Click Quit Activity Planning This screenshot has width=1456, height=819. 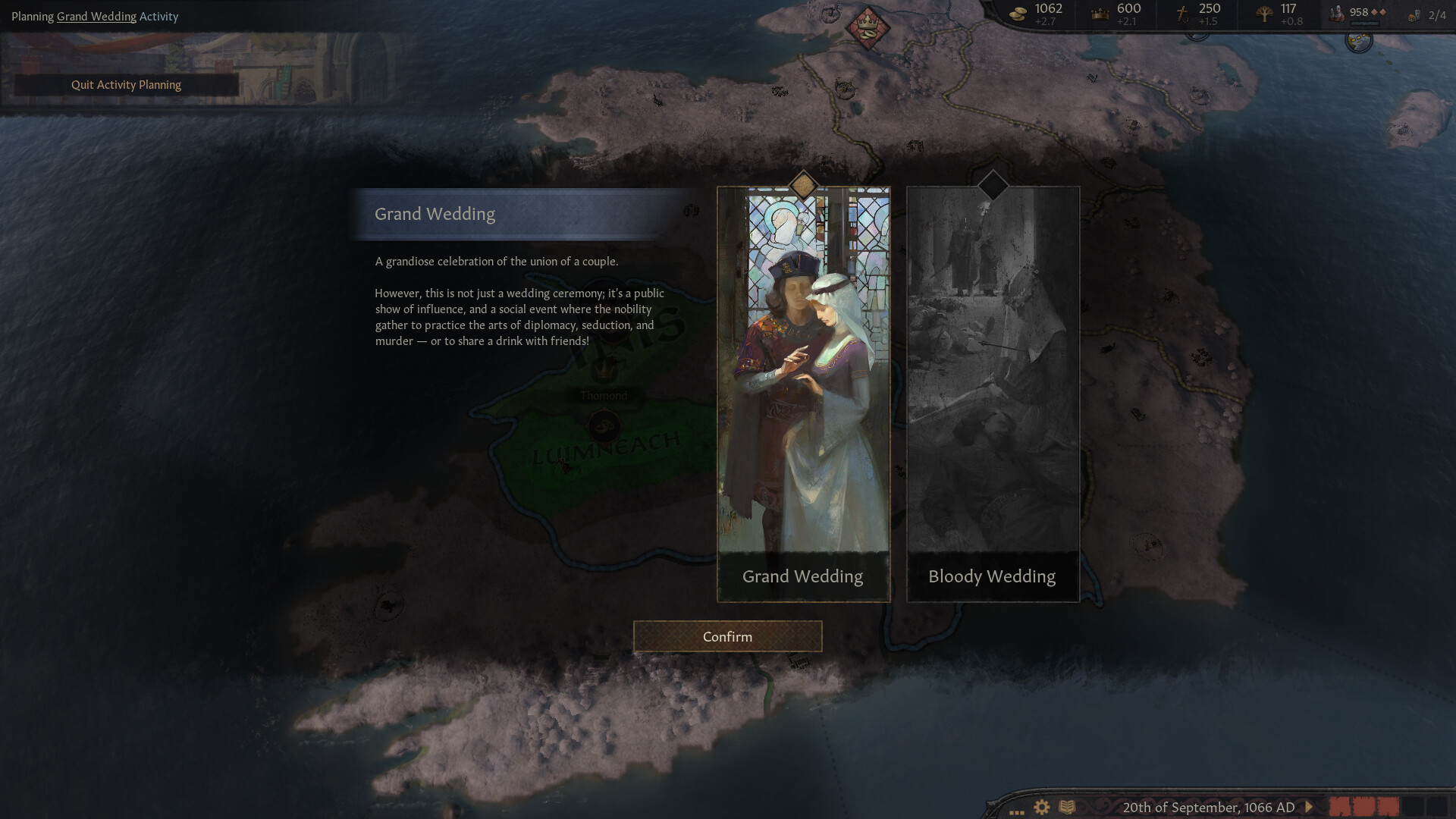(x=126, y=84)
